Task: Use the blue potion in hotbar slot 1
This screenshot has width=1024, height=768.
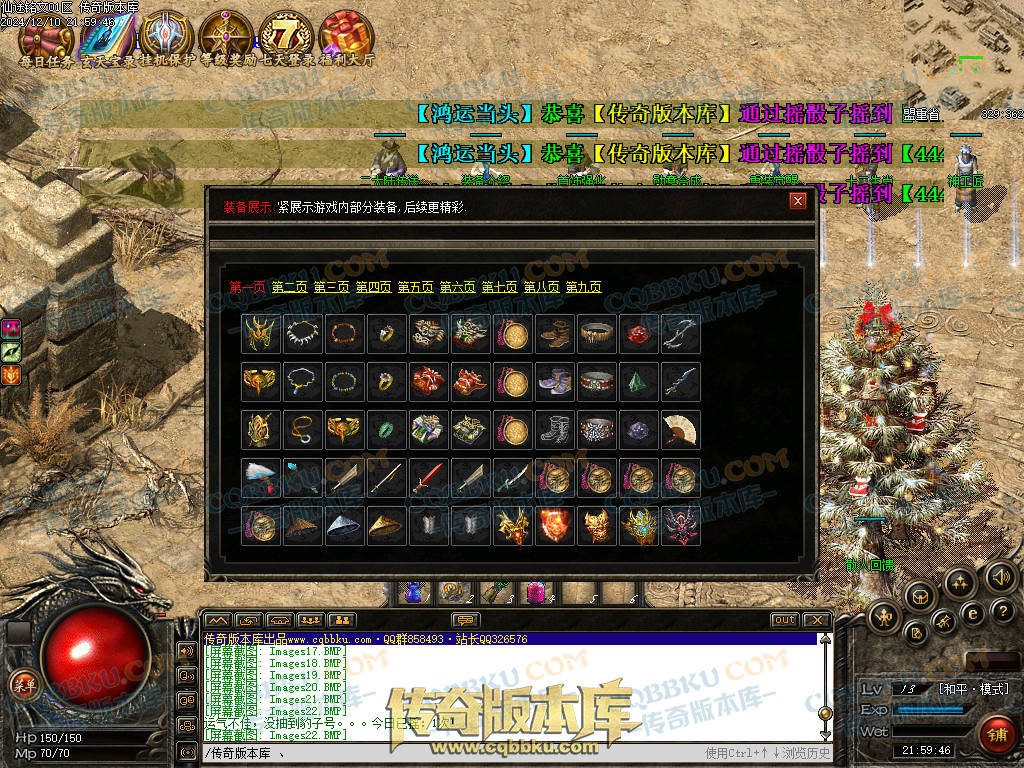Action: (x=413, y=592)
